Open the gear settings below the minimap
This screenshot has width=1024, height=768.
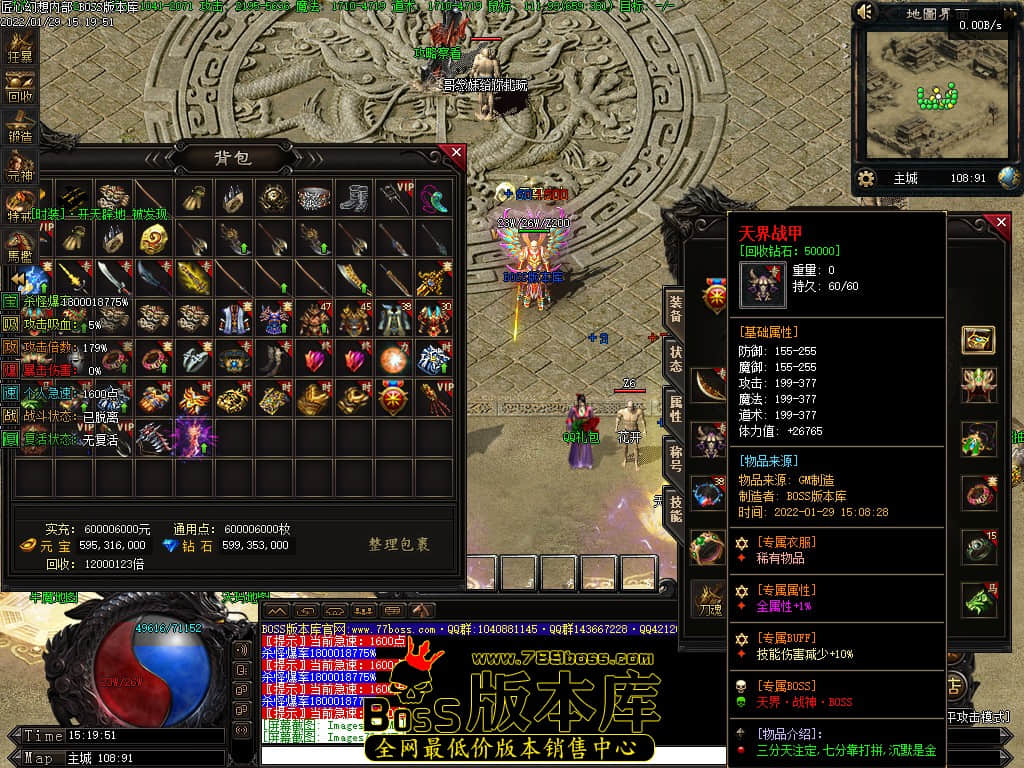click(x=867, y=178)
